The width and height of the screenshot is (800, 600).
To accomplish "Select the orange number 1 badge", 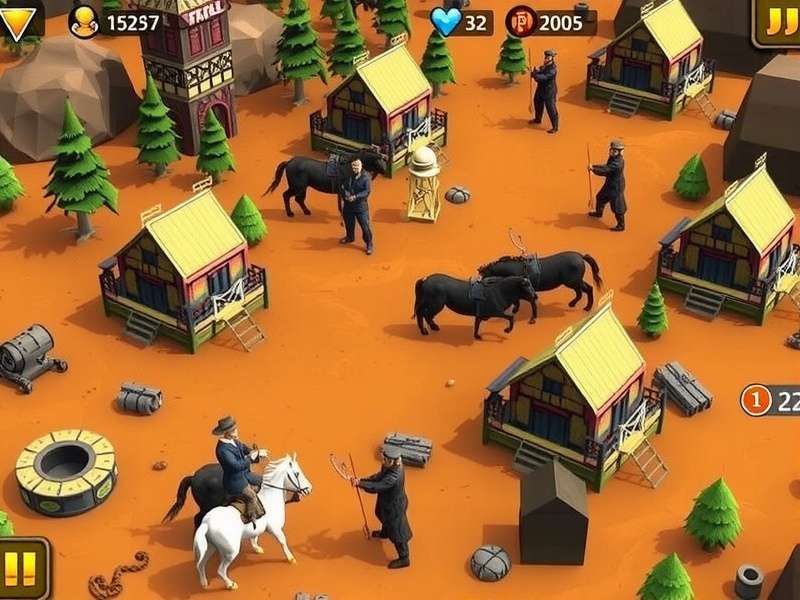I will 756,400.
